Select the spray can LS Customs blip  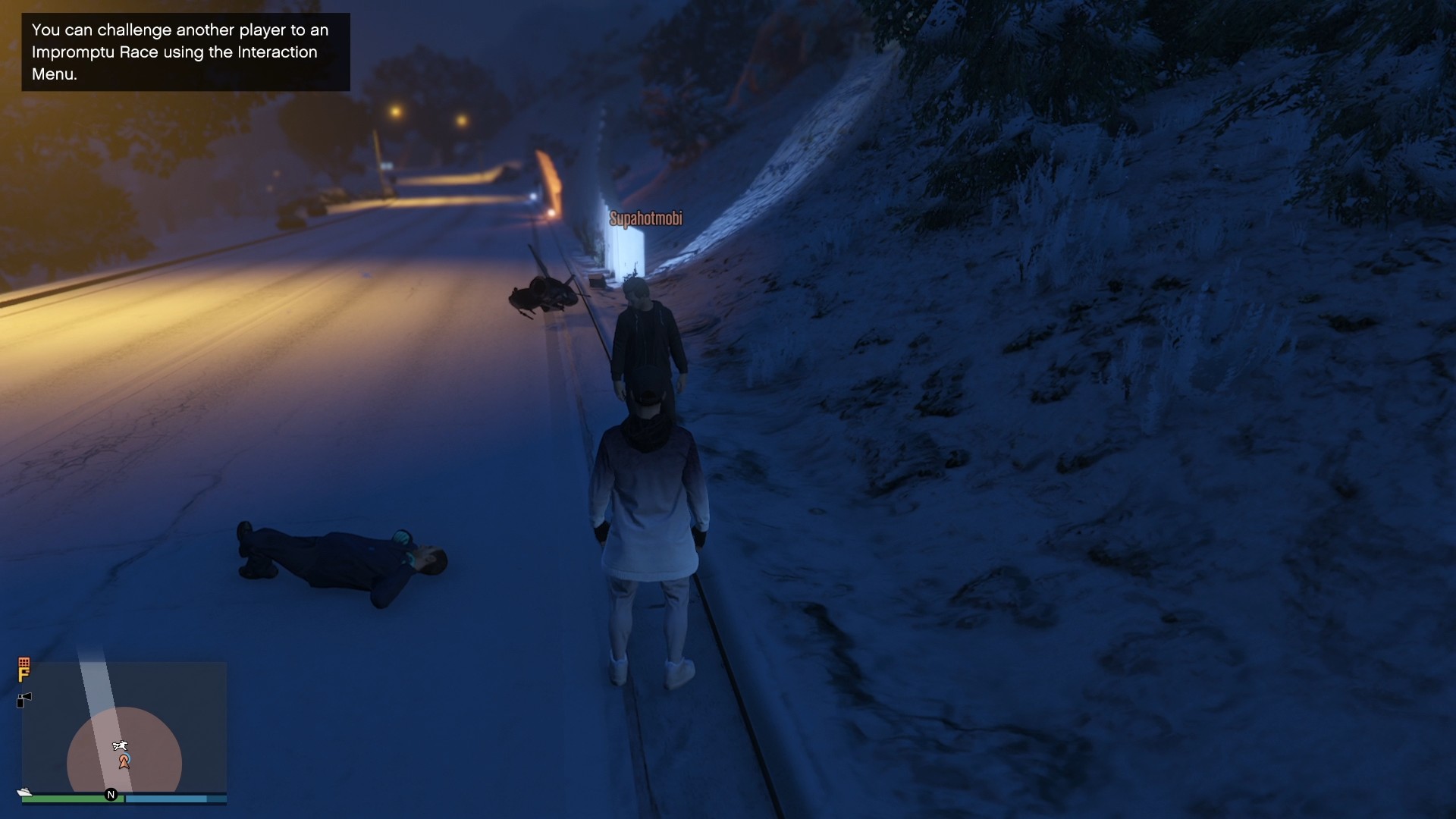click(x=24, y=698)
